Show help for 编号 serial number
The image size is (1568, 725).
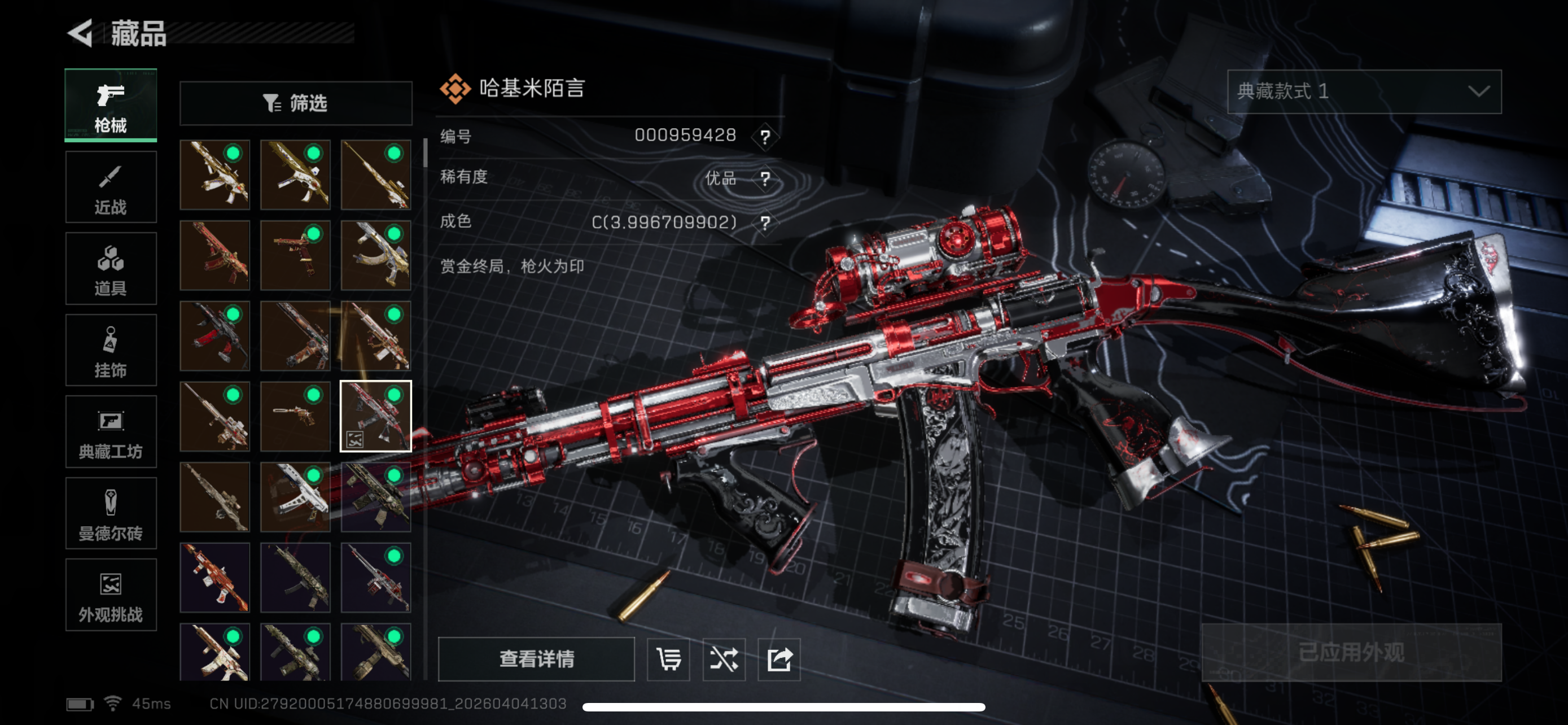pos(765,136)
